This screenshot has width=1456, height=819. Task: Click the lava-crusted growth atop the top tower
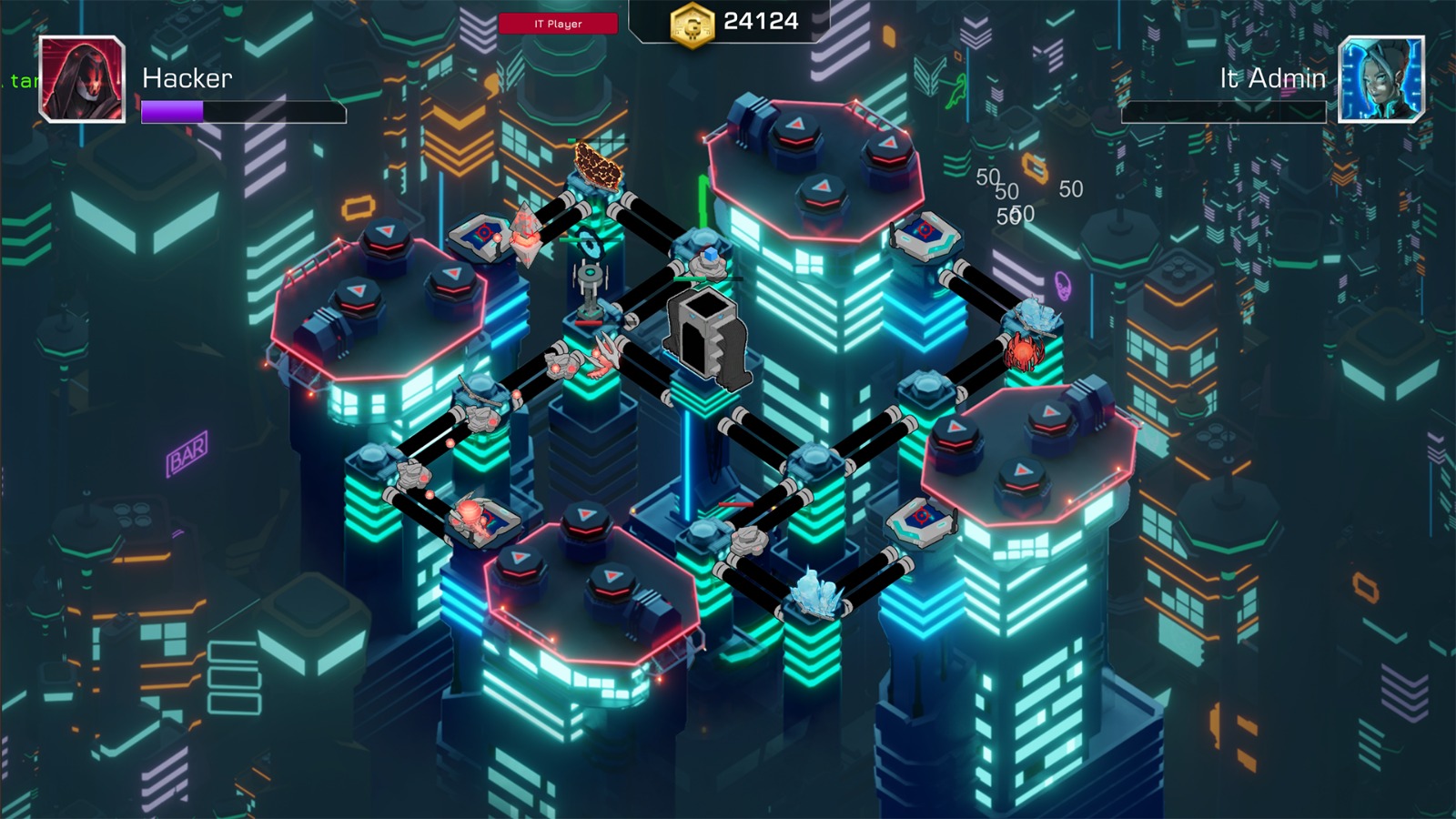tap(596, 168)
